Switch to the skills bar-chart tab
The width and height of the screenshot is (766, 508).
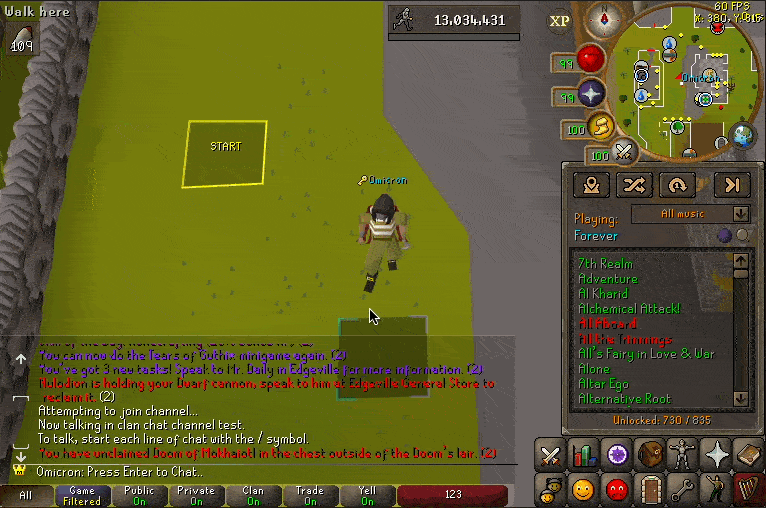click(x=583, y=456)
